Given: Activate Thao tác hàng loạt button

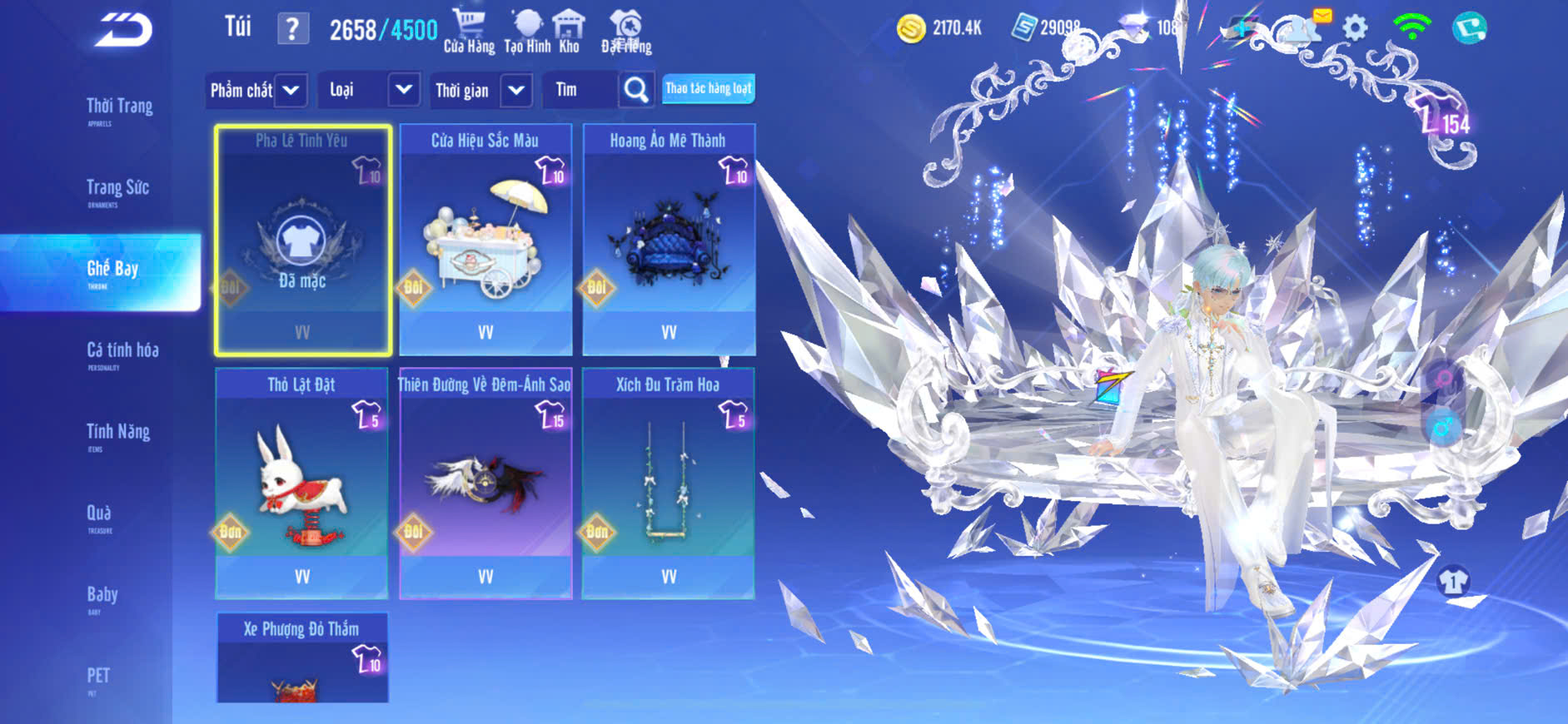Looking at the screenshot, I should coord(708,88).
